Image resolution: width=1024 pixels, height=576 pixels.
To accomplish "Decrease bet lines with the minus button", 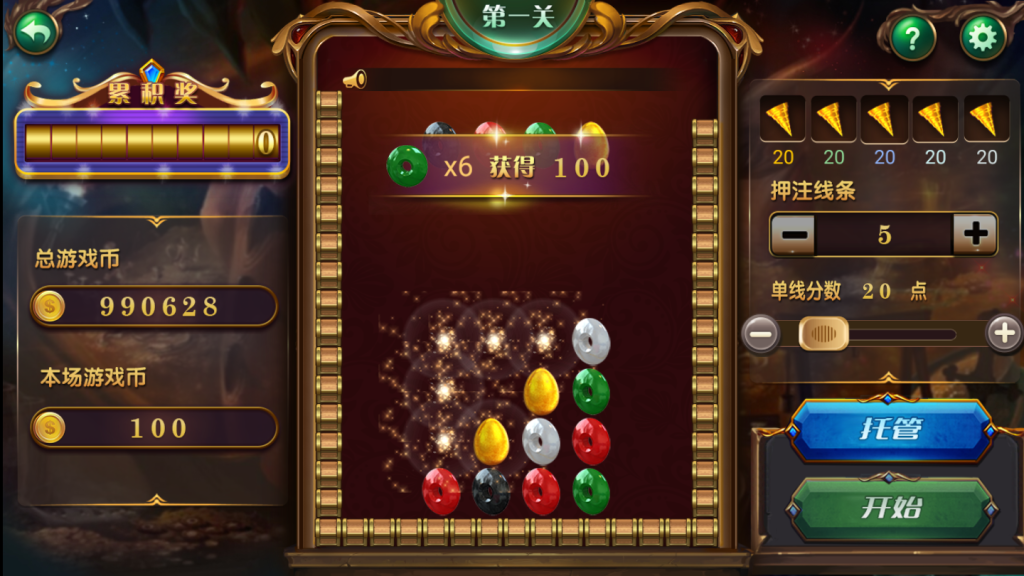I will click(794, 235).
